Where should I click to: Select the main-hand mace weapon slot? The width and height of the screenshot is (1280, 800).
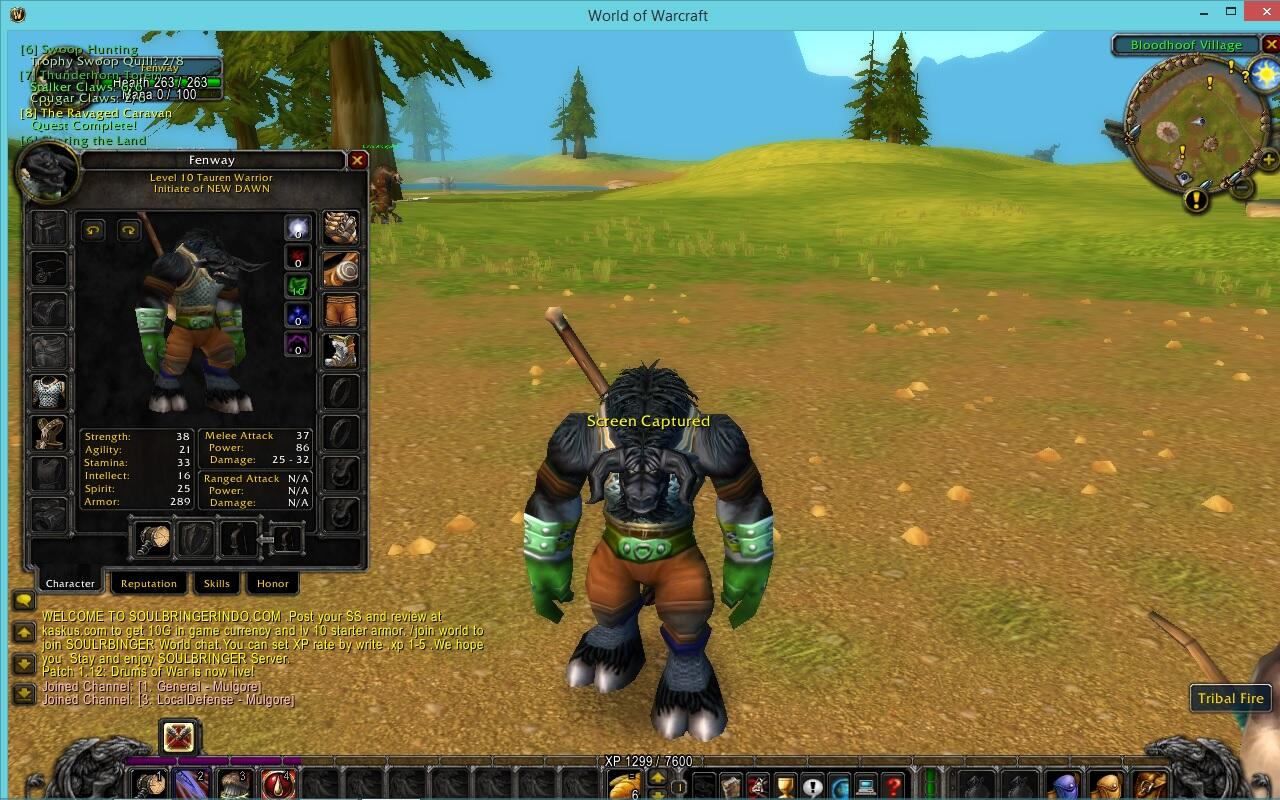pyautogui.click(x=153, y=540)
